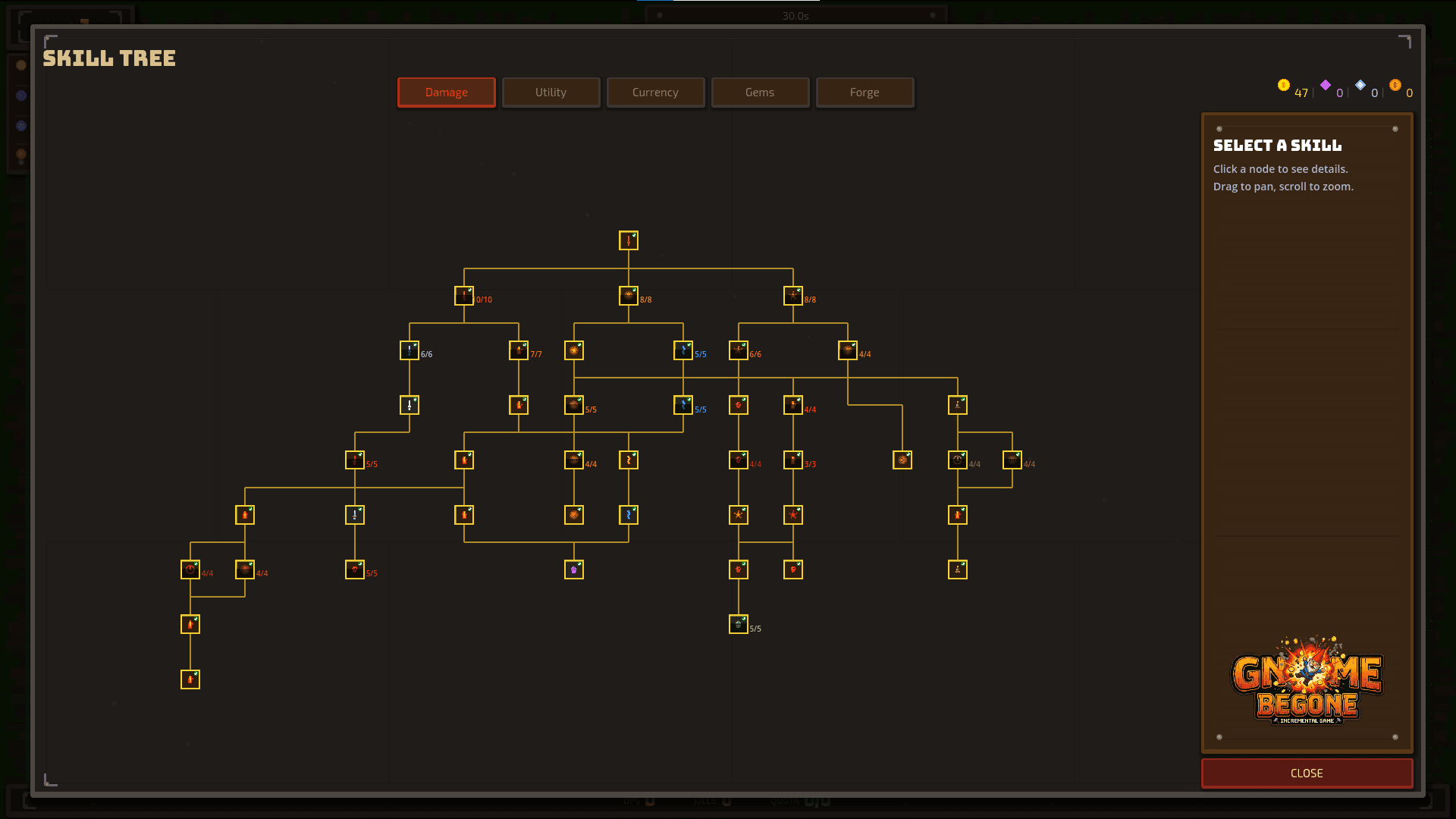The height and width of the screenshot is (819, 1456).
Task: Click the 8/8 gnome skill node
Action: tap(792, 296)
